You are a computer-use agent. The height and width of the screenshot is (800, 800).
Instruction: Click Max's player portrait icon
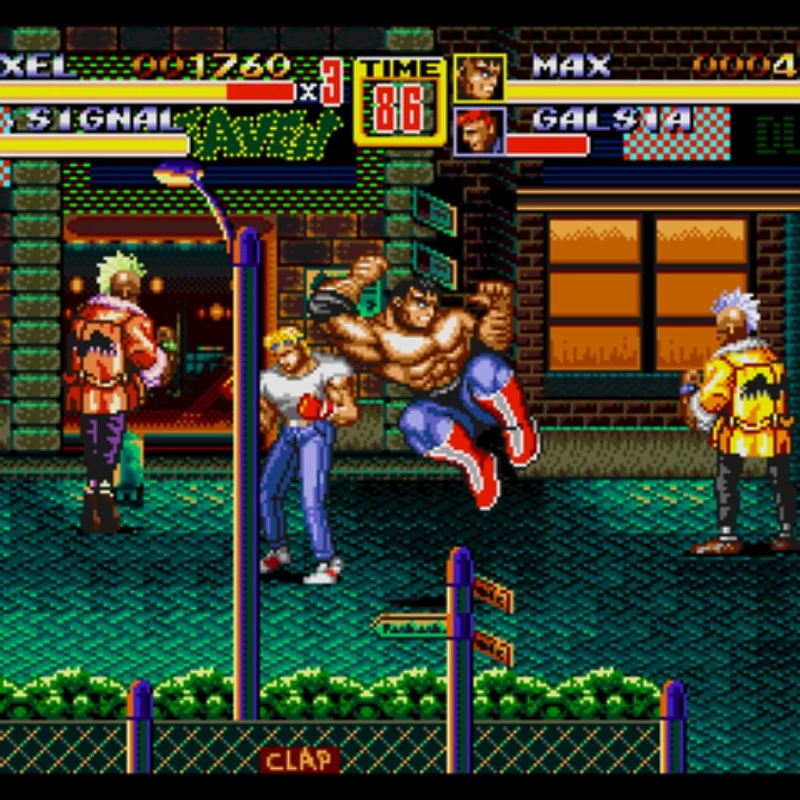[x=480, y=78]
